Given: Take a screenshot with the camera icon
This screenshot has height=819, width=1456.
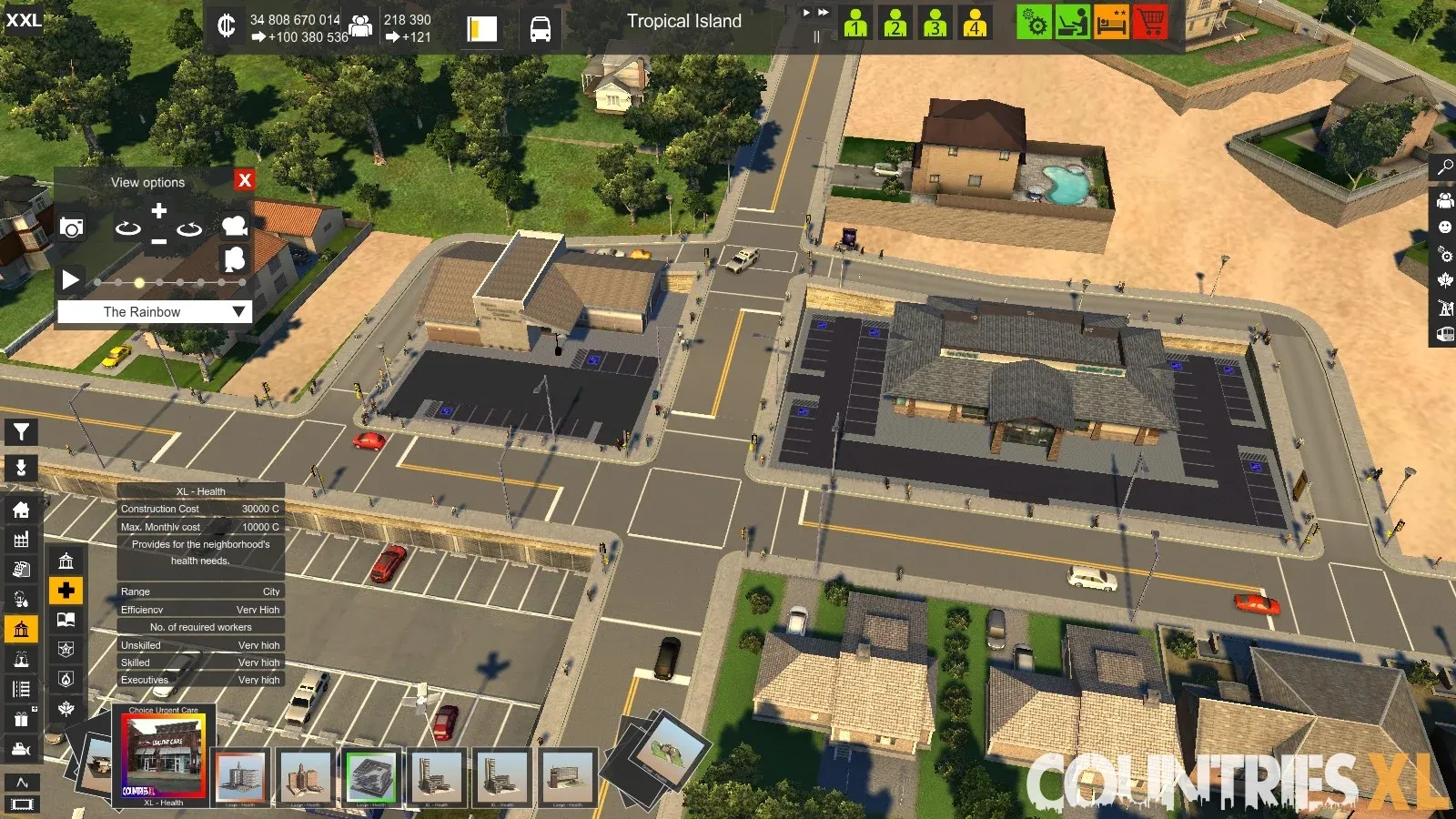Looking at the screenshot, I should [x=72, y=227].
